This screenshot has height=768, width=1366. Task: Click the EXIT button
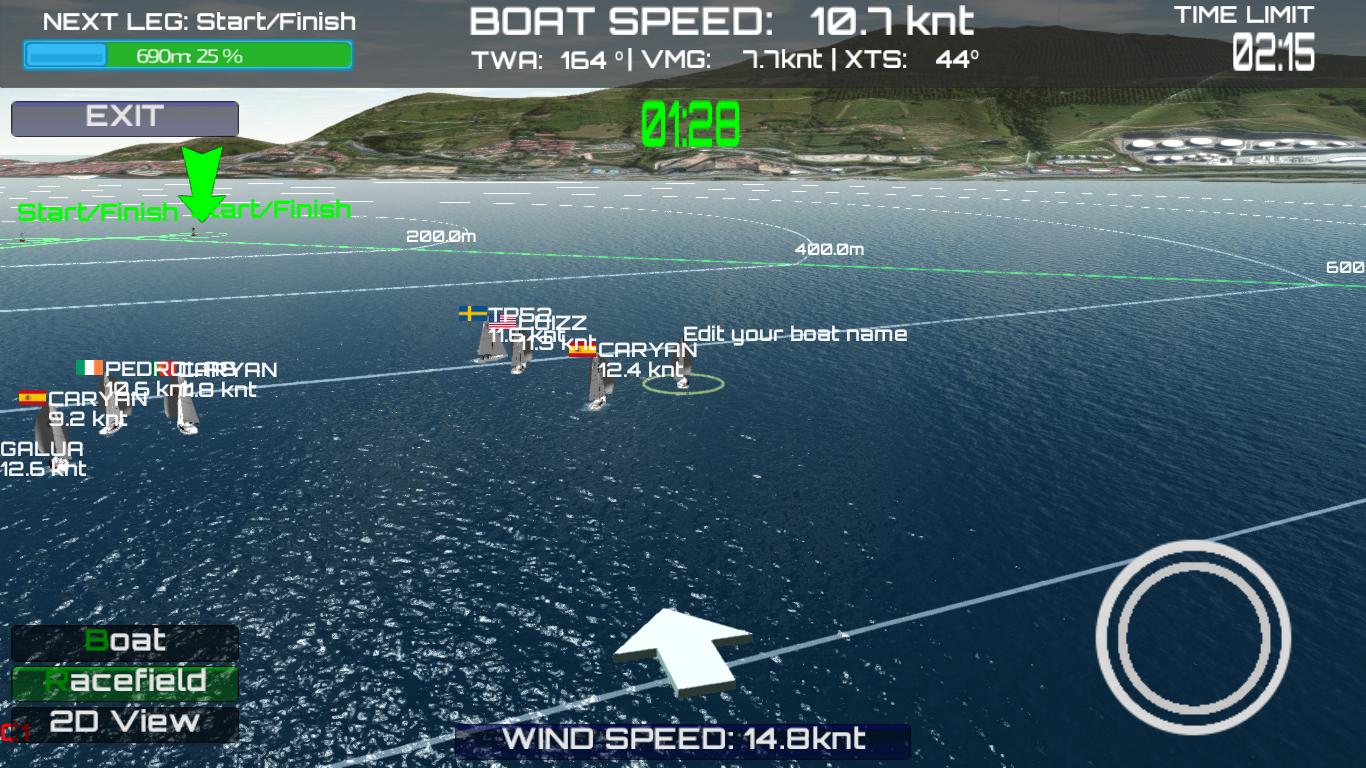123,117
